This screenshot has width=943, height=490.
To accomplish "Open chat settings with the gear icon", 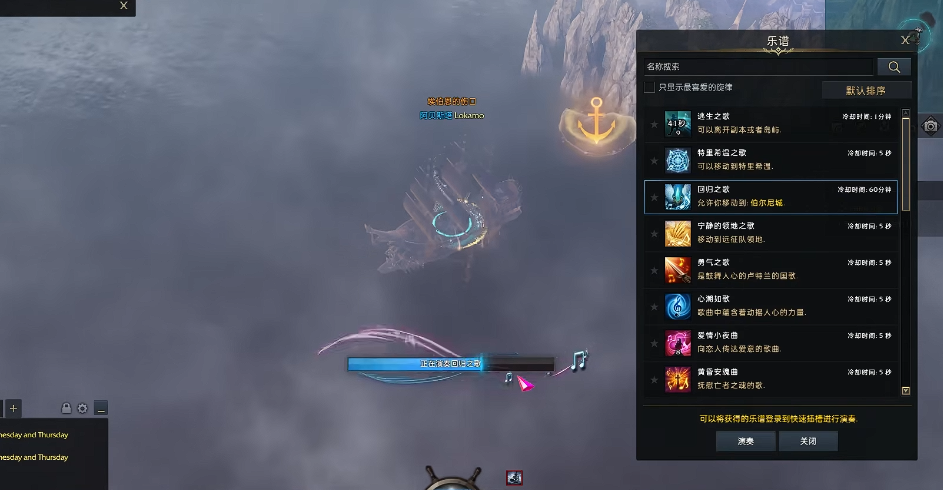I will tap(82, 408).
